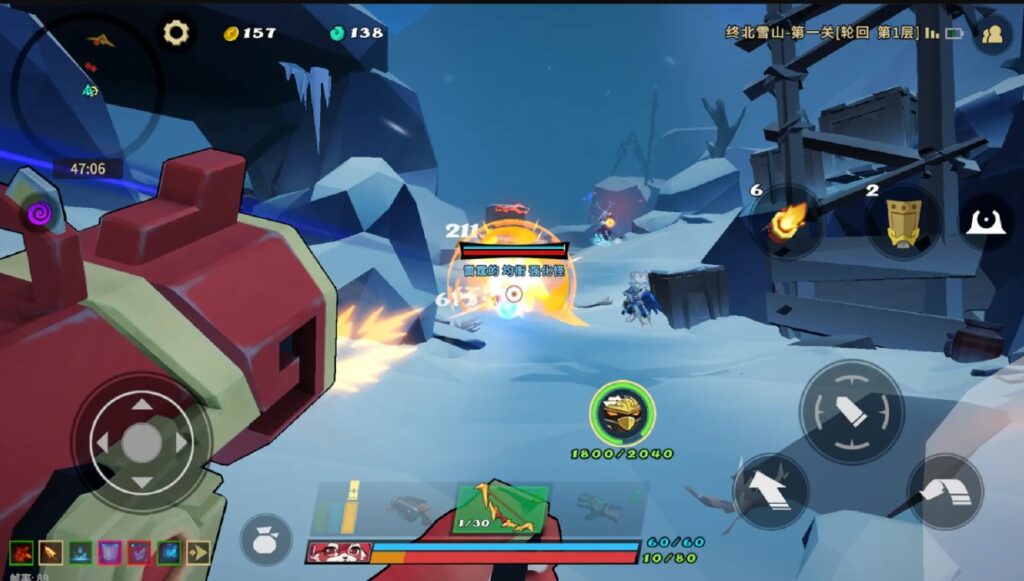1024x581 pixels.
Task: Open the team members icon
Action: pyautogui.click(x=991, y=34)
